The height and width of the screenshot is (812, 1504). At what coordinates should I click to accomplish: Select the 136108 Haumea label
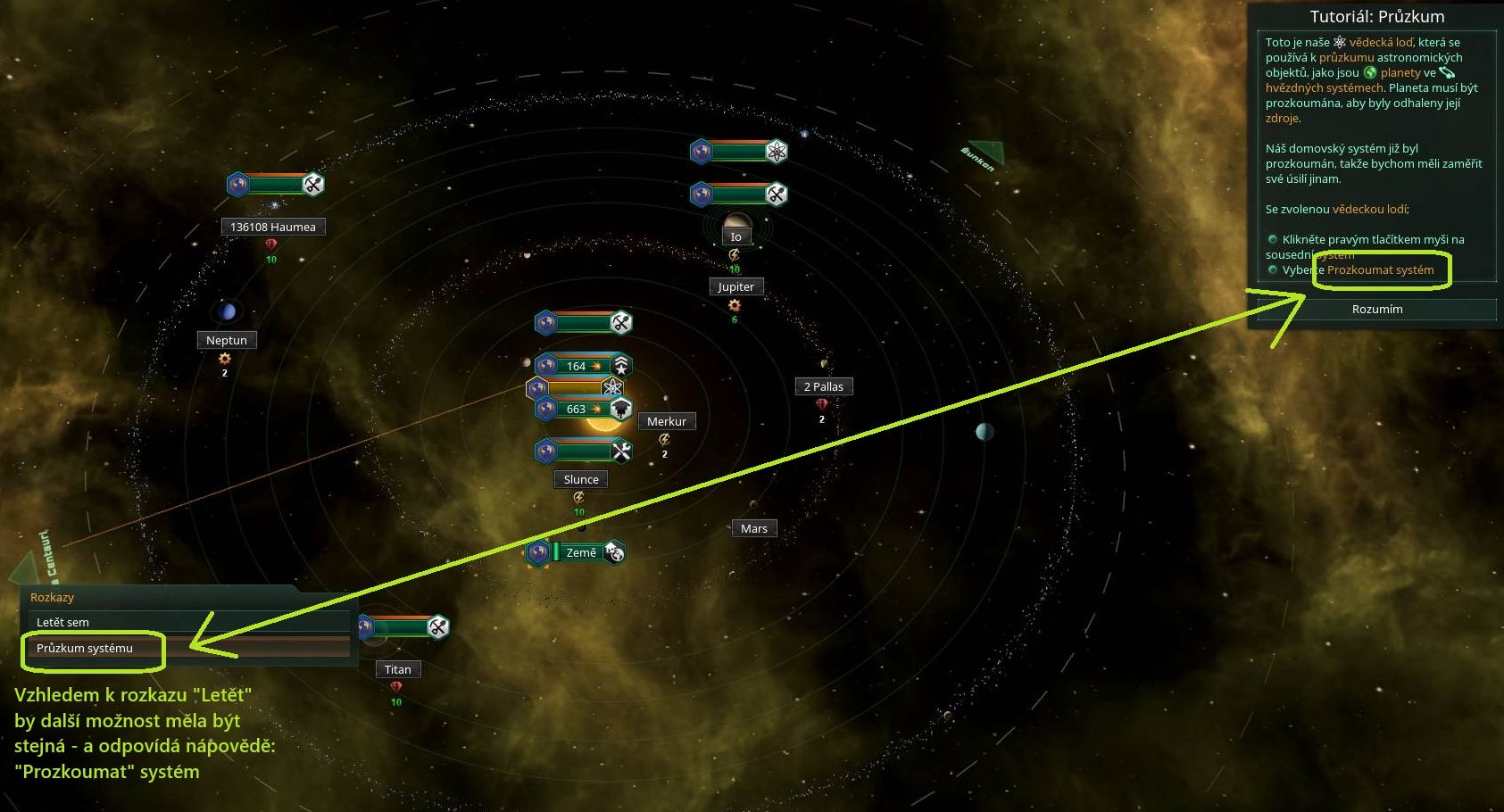(272, 227)
